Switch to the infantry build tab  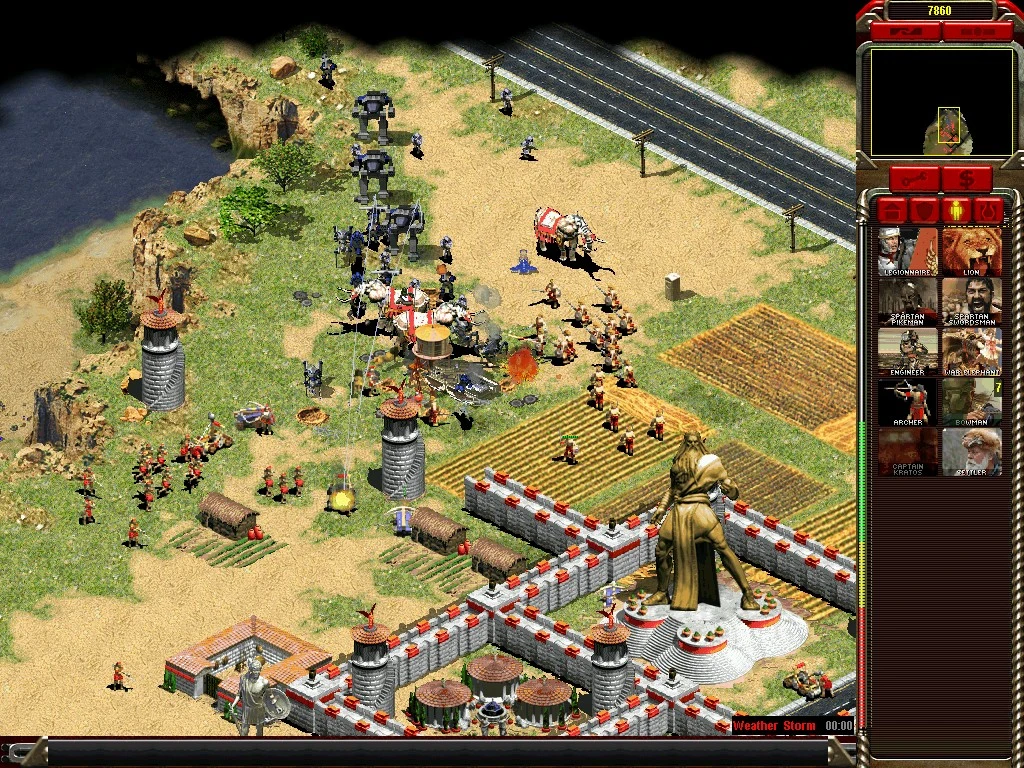957,211
